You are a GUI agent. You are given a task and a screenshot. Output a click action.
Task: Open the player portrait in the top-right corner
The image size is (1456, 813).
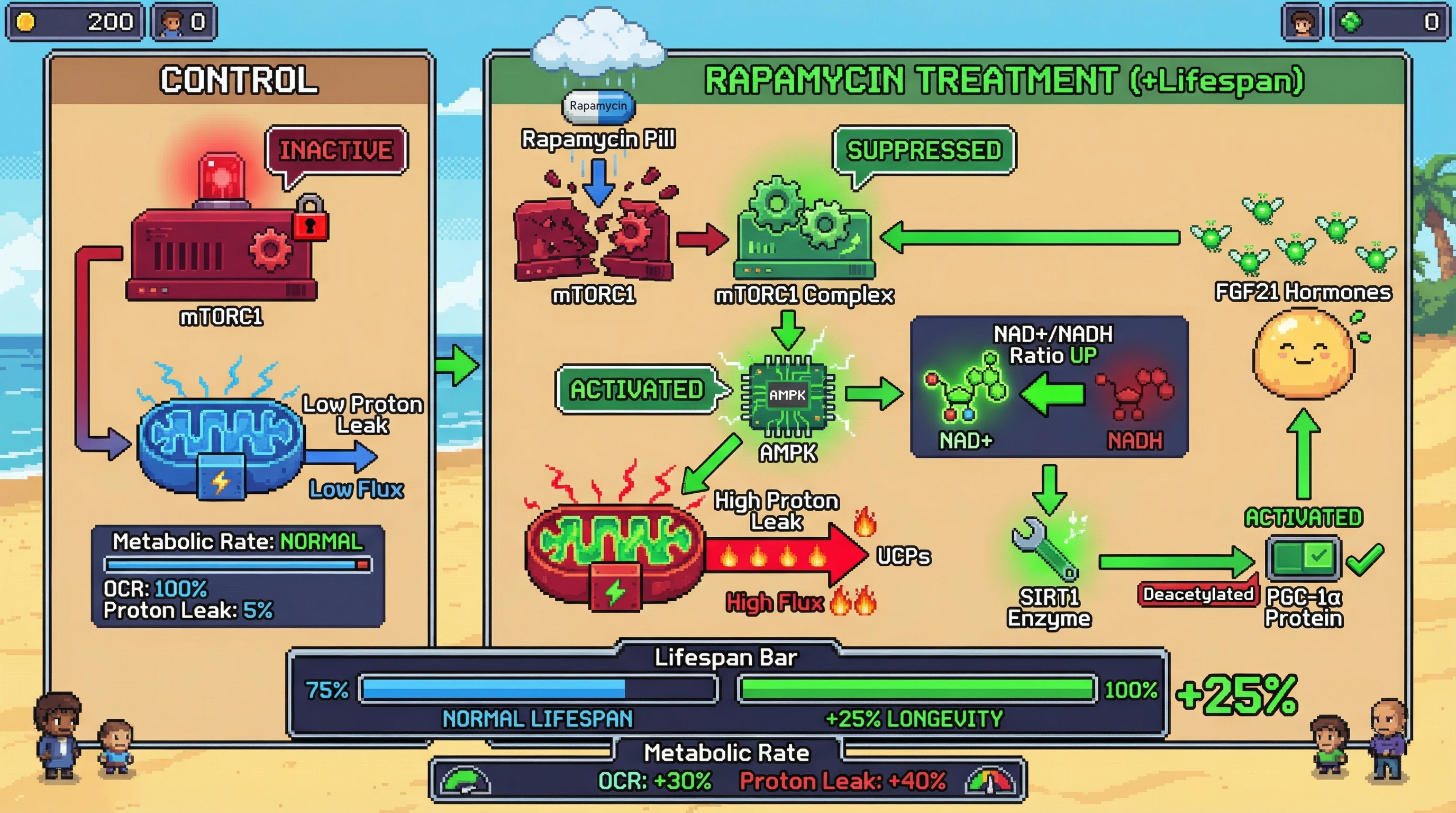1302,23
